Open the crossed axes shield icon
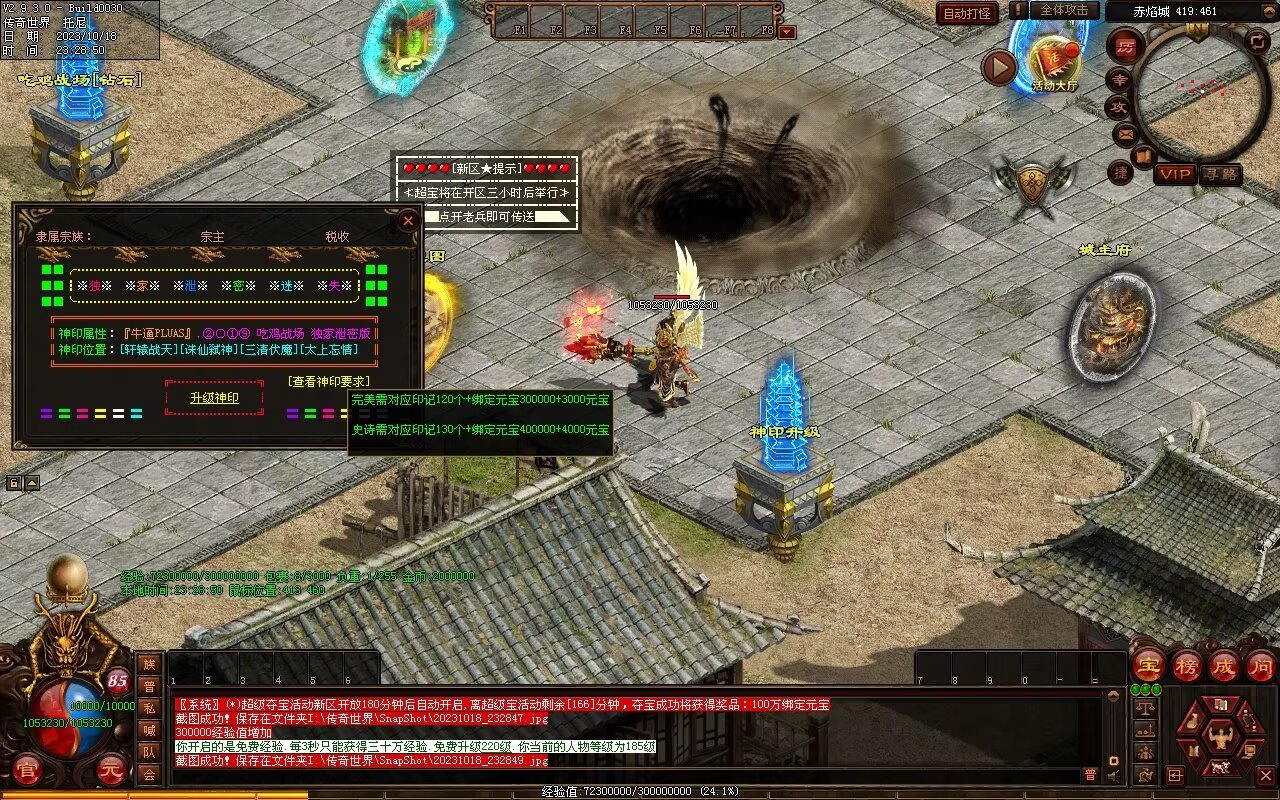Image resolution: width=1280 pixels, height=800 pixels. pos(1031,184)
